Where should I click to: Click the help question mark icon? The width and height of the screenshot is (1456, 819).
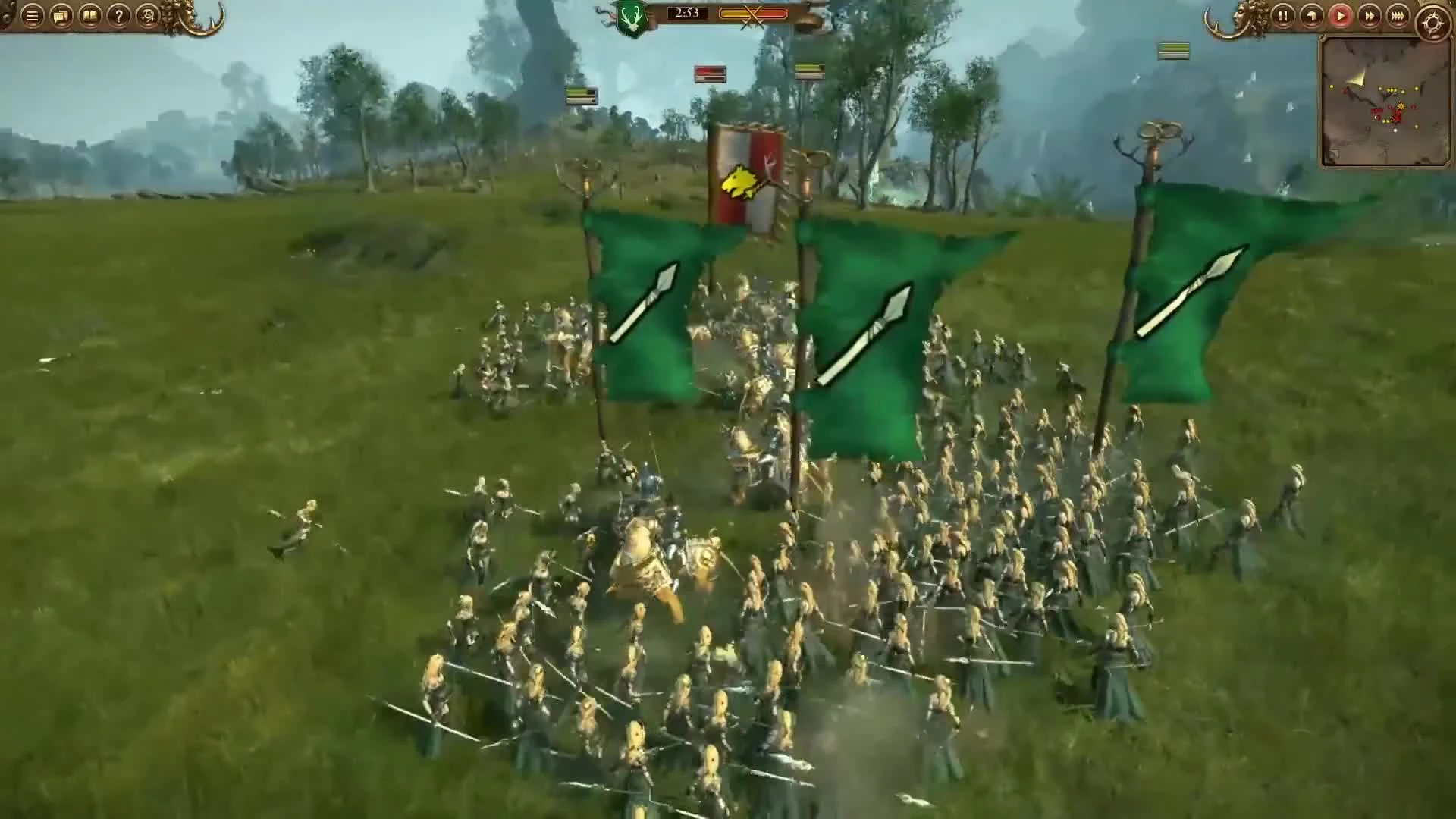coord(119,16)
